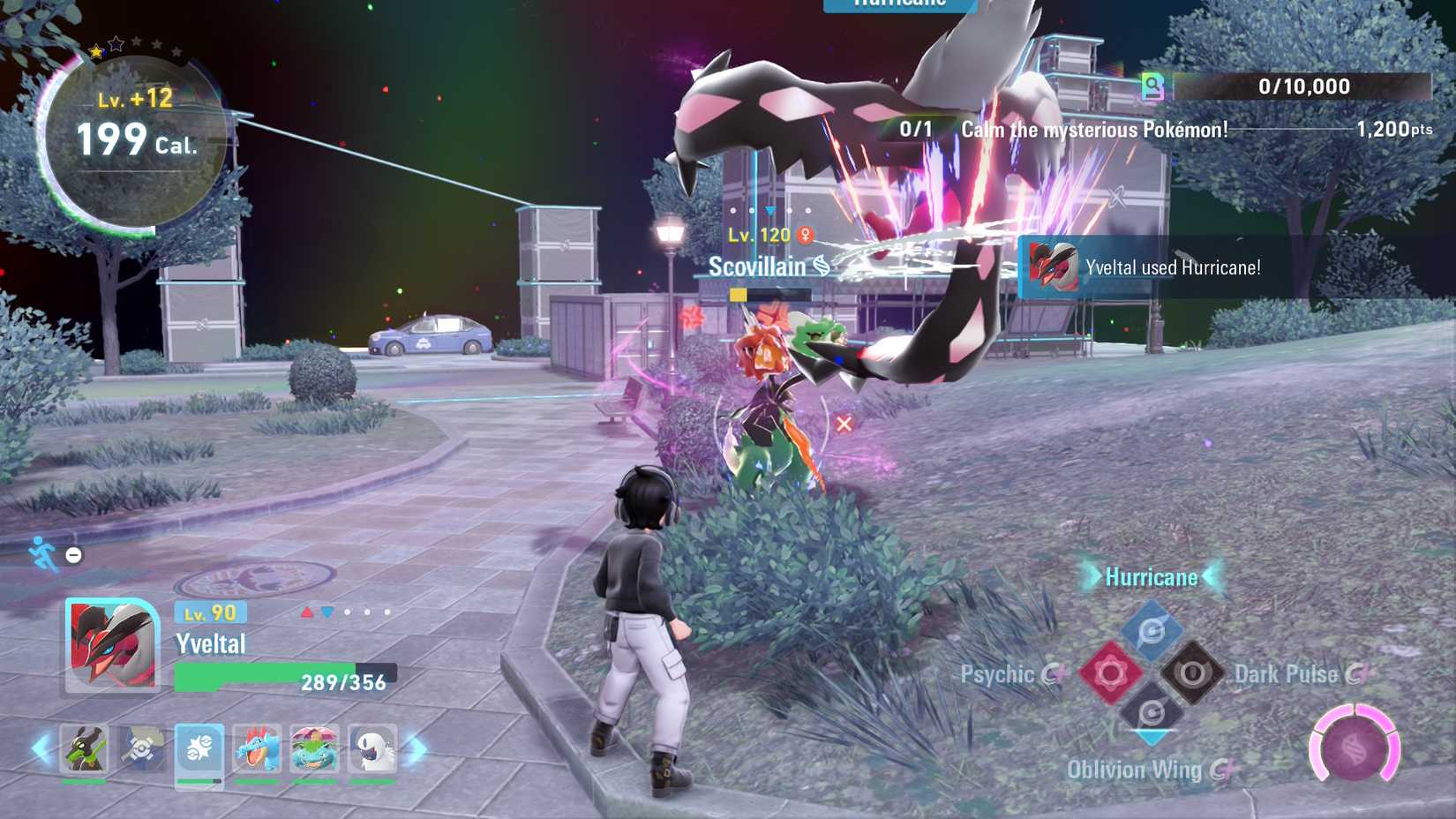
Task: Click the 'Yveltal used Hurricane!' notification
Action: [x=1174, y=267]
